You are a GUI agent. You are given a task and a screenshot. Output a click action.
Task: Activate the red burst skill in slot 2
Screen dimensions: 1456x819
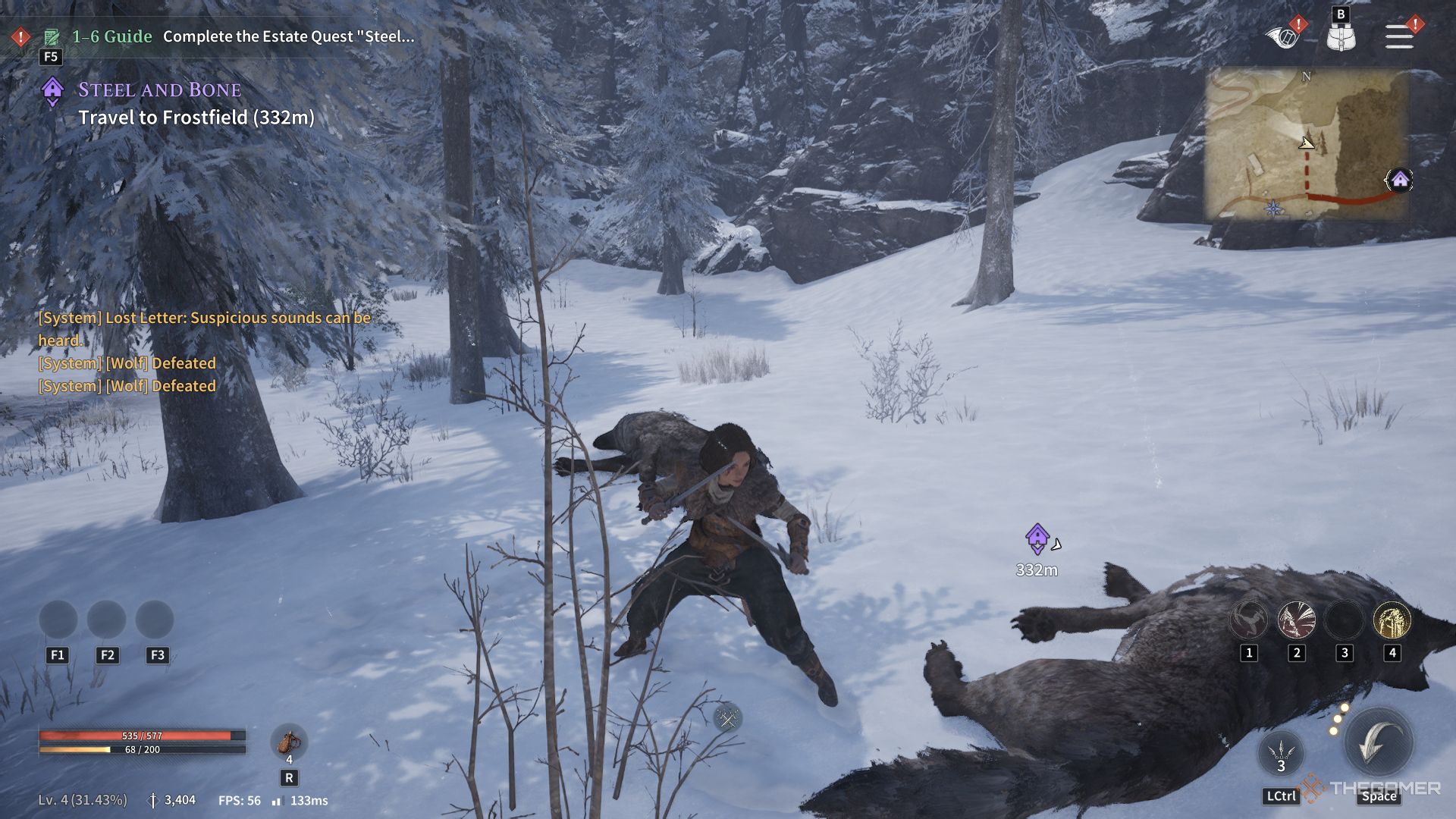coord(1296,620)
